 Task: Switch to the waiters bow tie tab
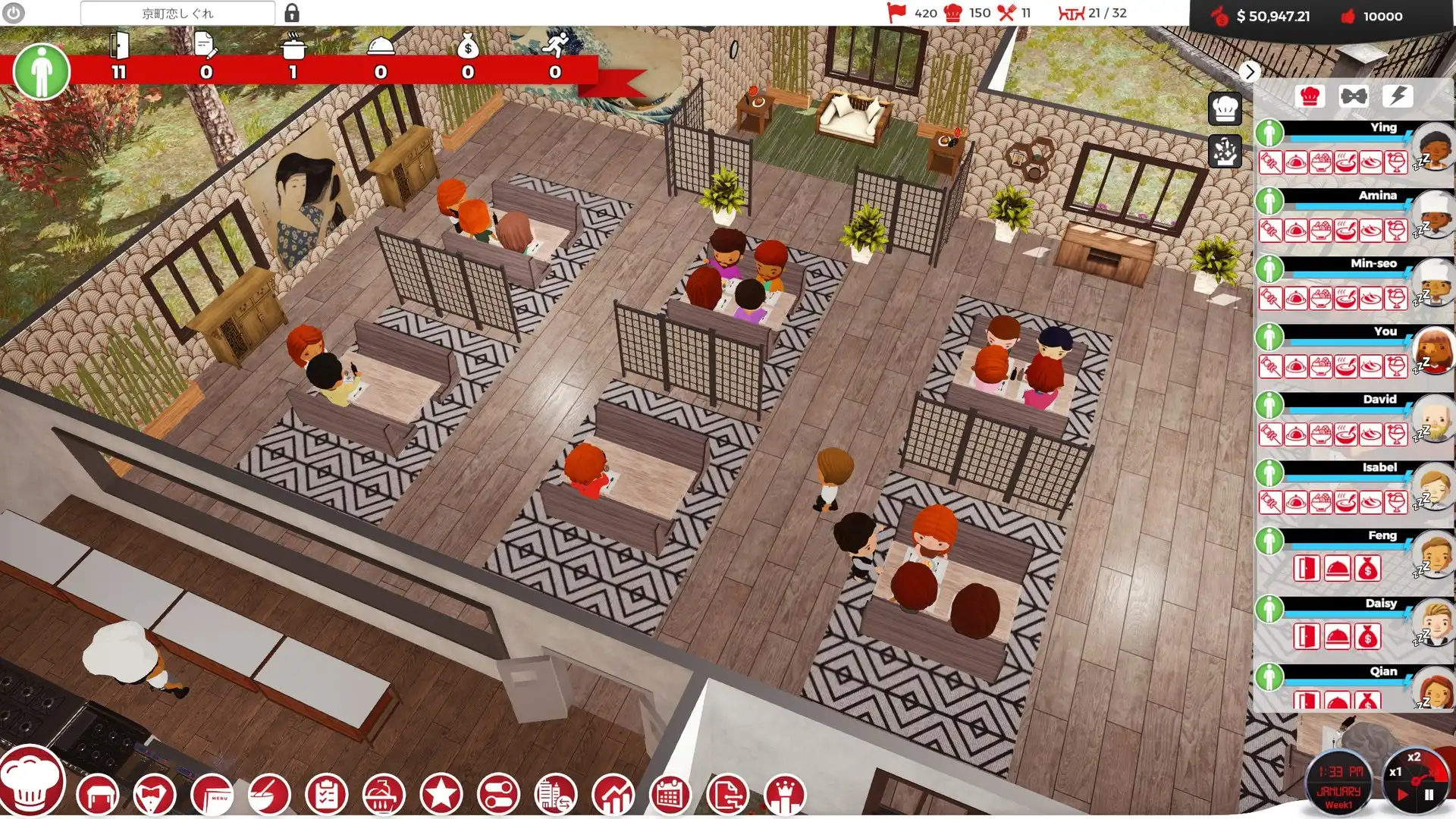tap(1354, 96)
